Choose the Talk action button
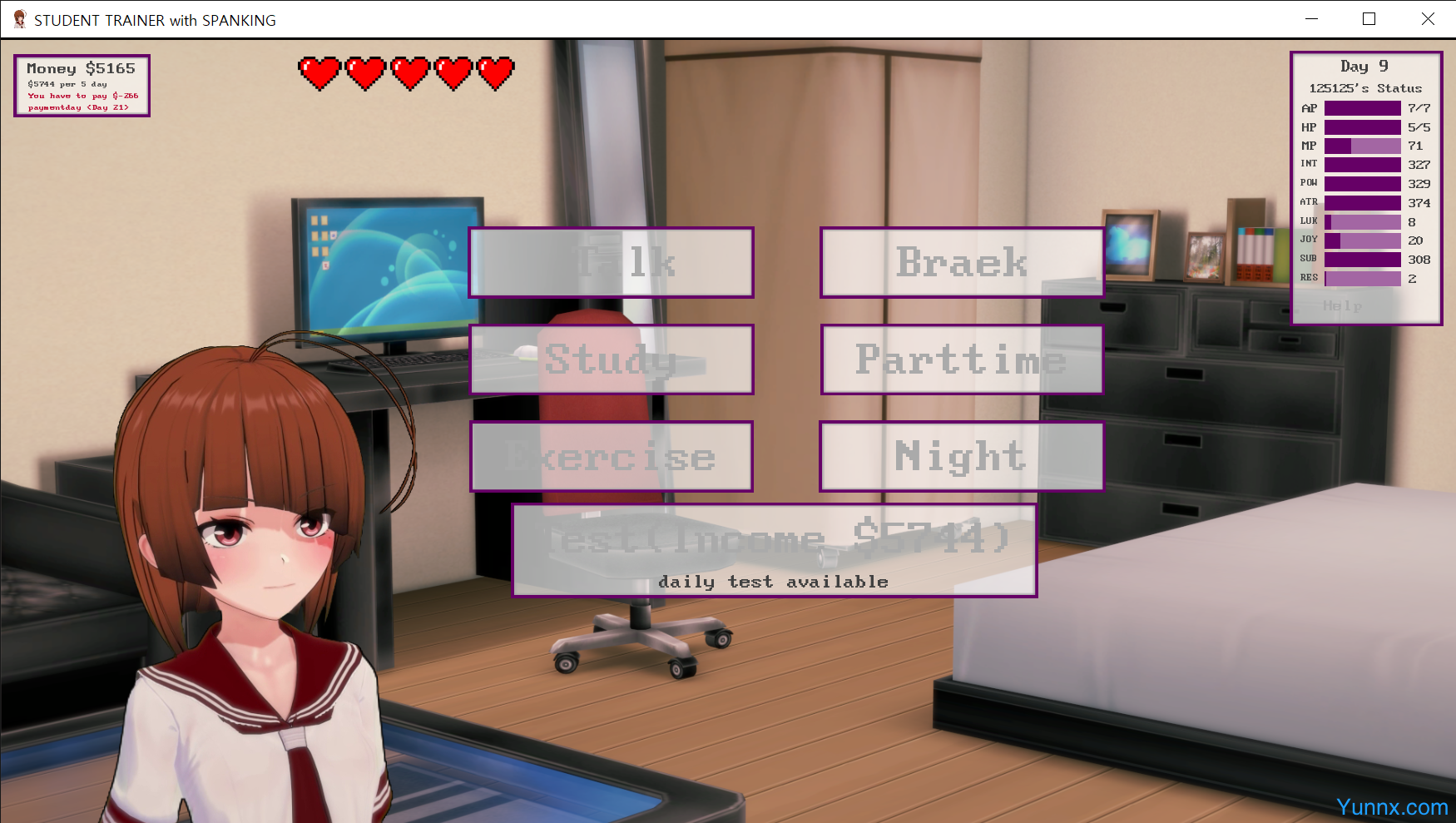Viewport: 1456px width, 823px height. (x=612, y=263)
